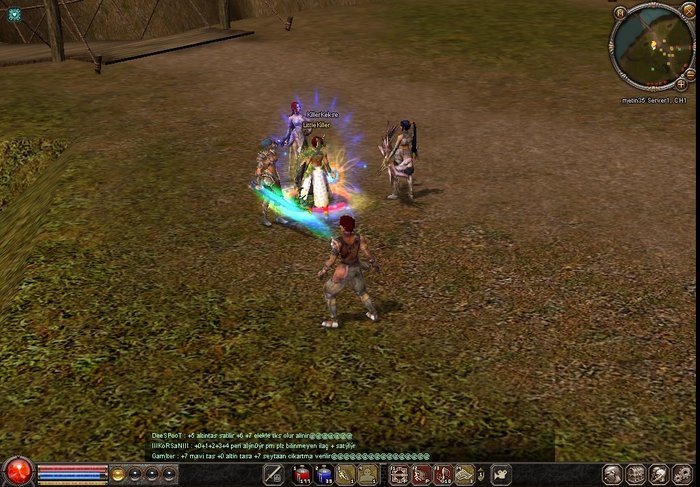Use the red potion in the quickslot

[x=301, y=475]
